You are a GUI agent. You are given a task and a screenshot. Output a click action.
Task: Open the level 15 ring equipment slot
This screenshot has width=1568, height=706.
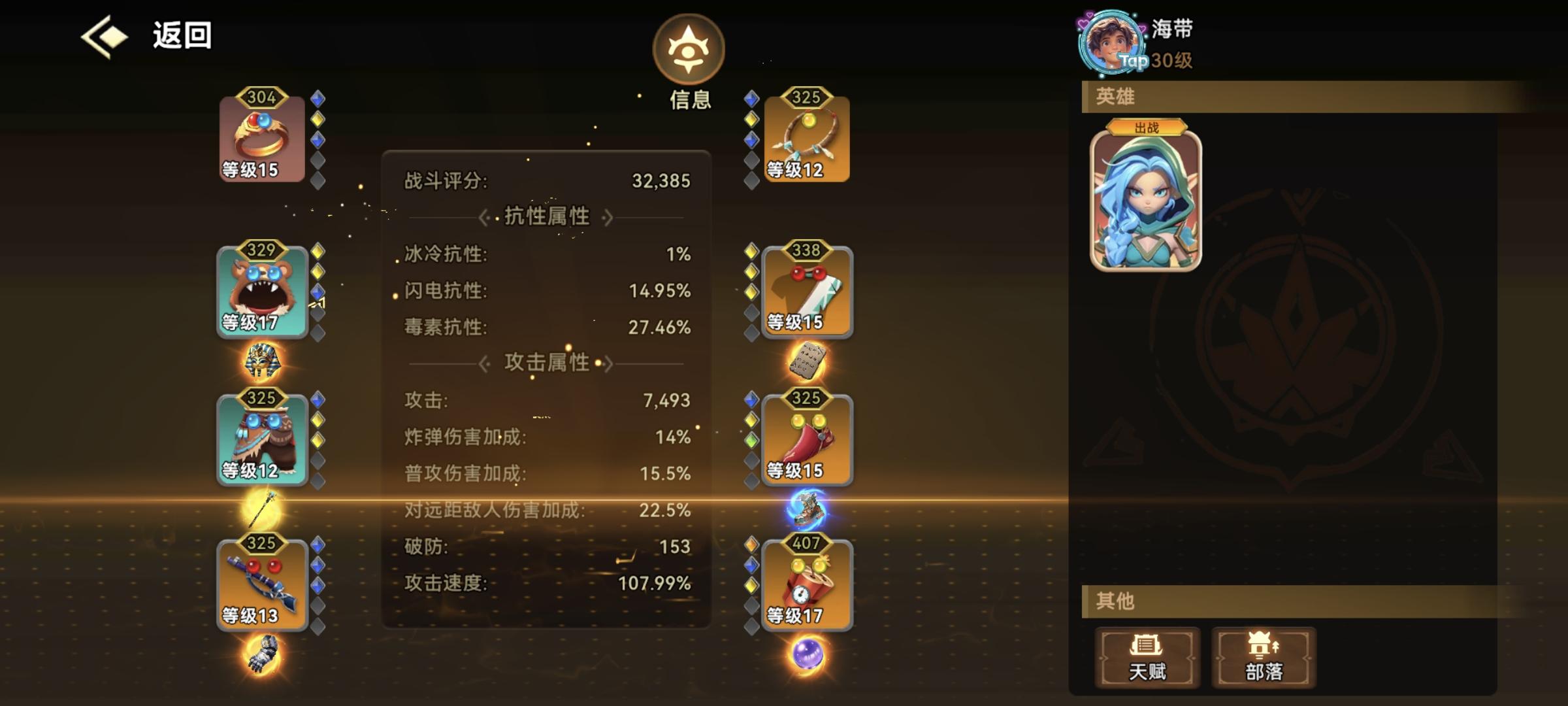pyautogui.click(x=261, y=137)
